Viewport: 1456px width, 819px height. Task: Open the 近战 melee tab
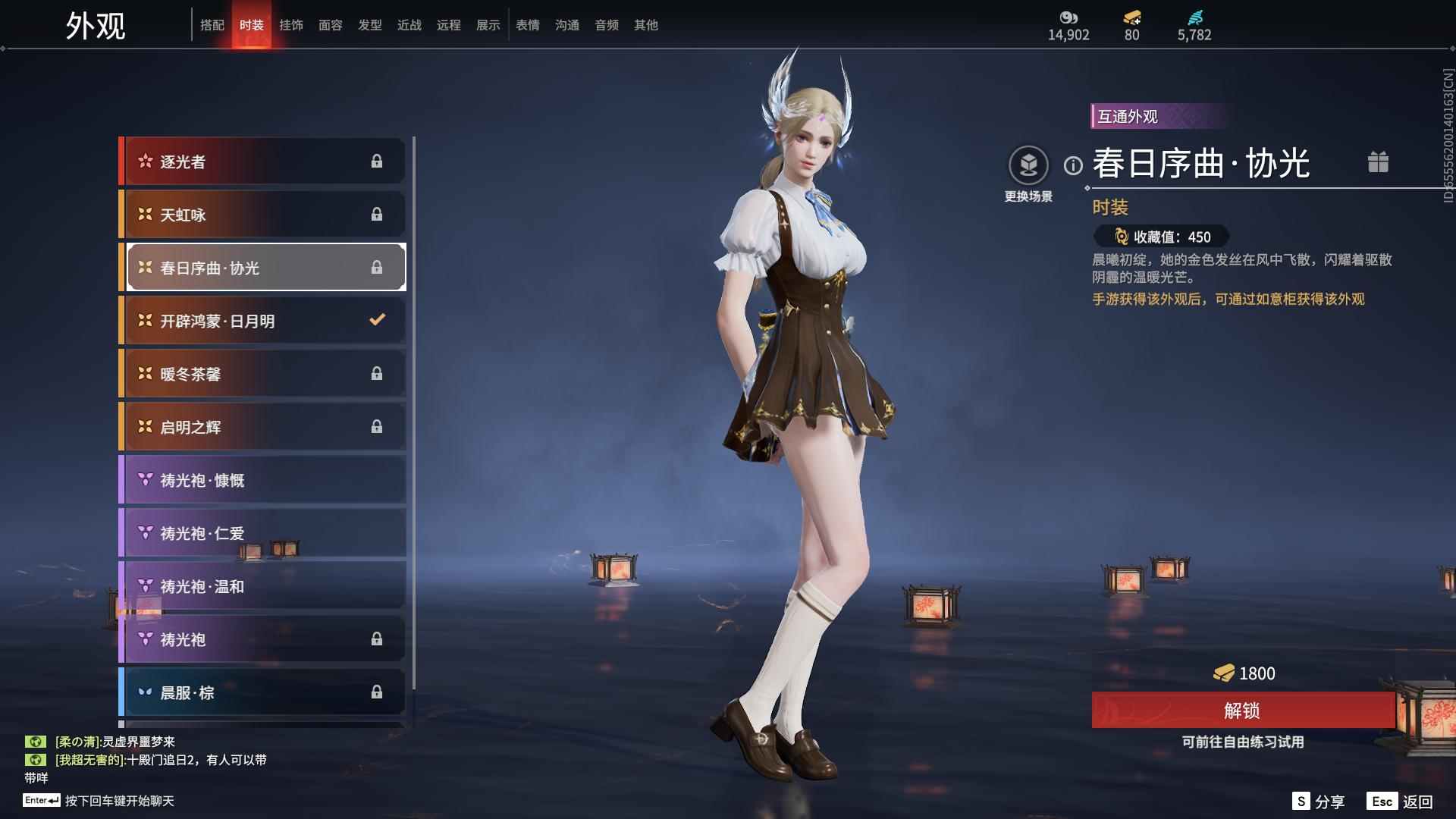[x=409, y=25]
